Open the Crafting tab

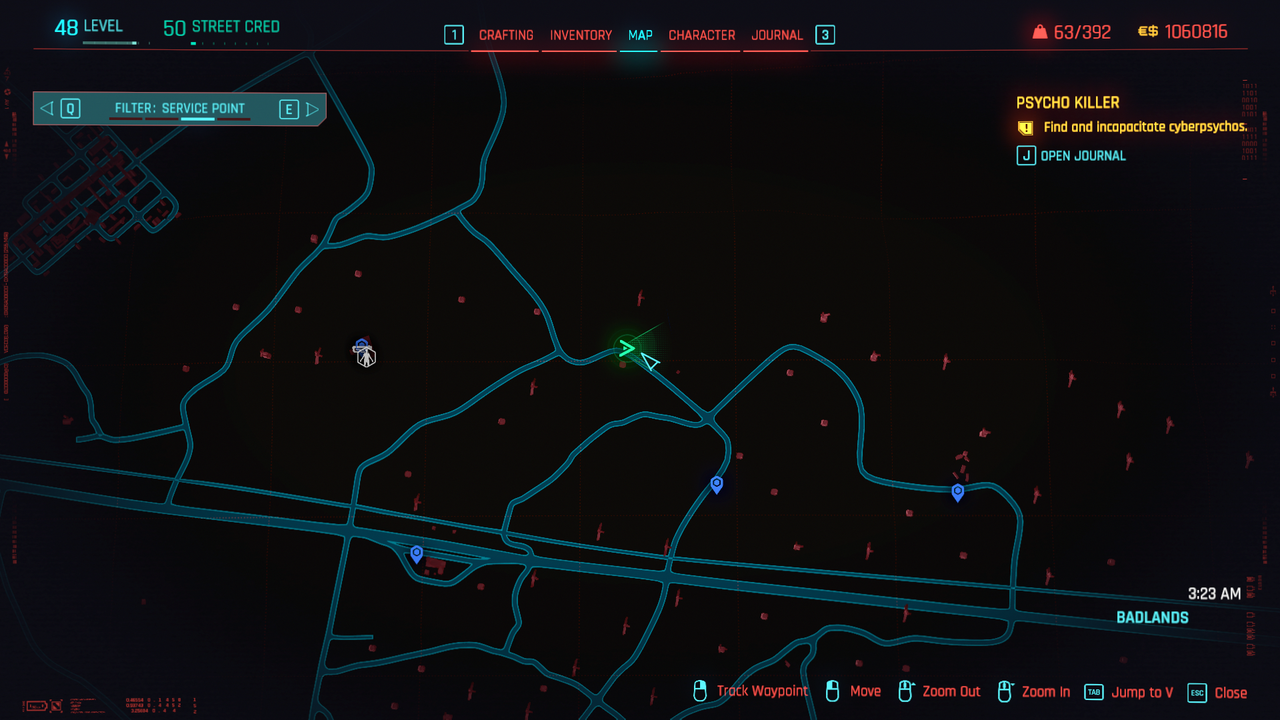click(506, 35)
